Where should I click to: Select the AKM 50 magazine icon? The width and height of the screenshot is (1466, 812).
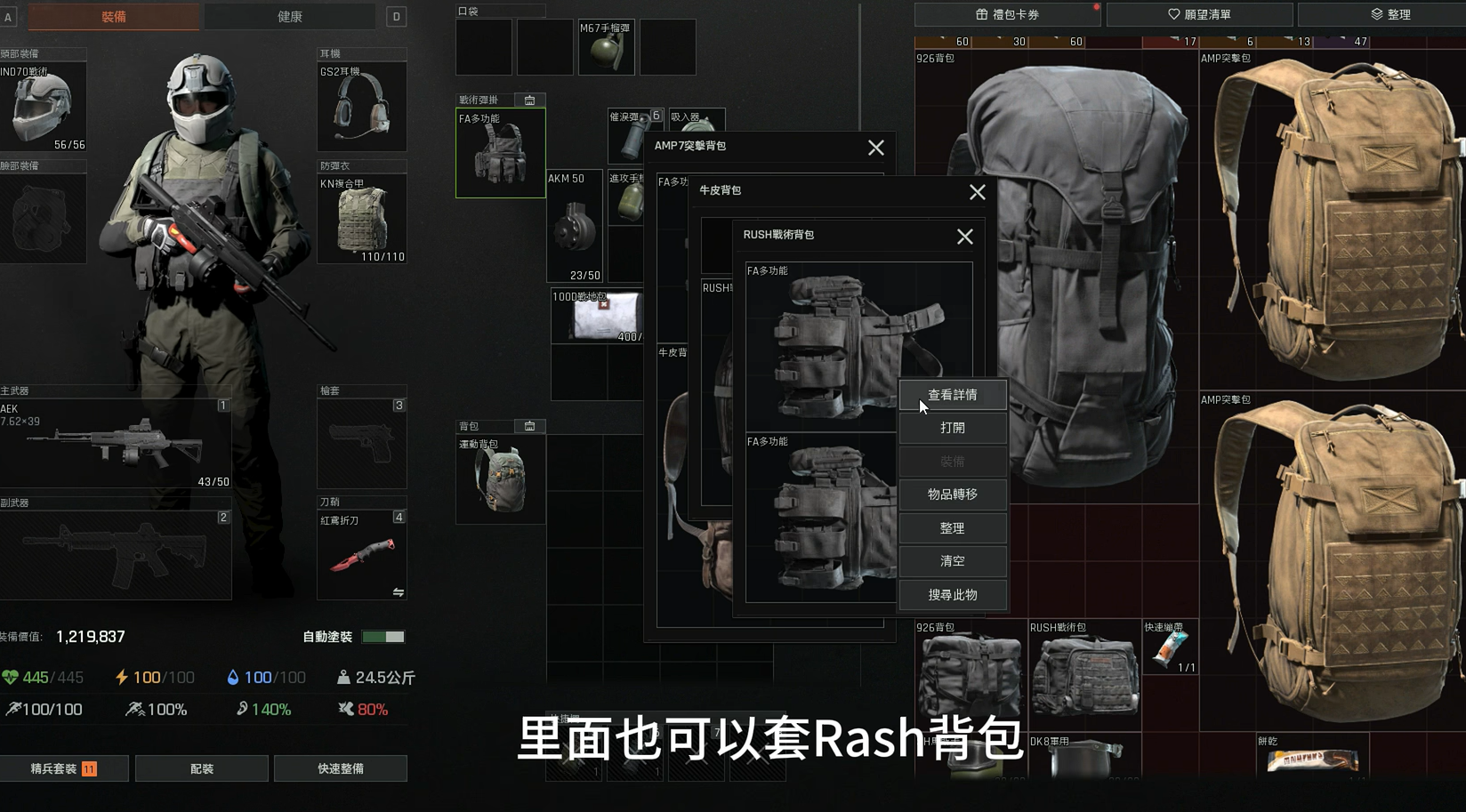pyautogui.click(x=574, y=225)
